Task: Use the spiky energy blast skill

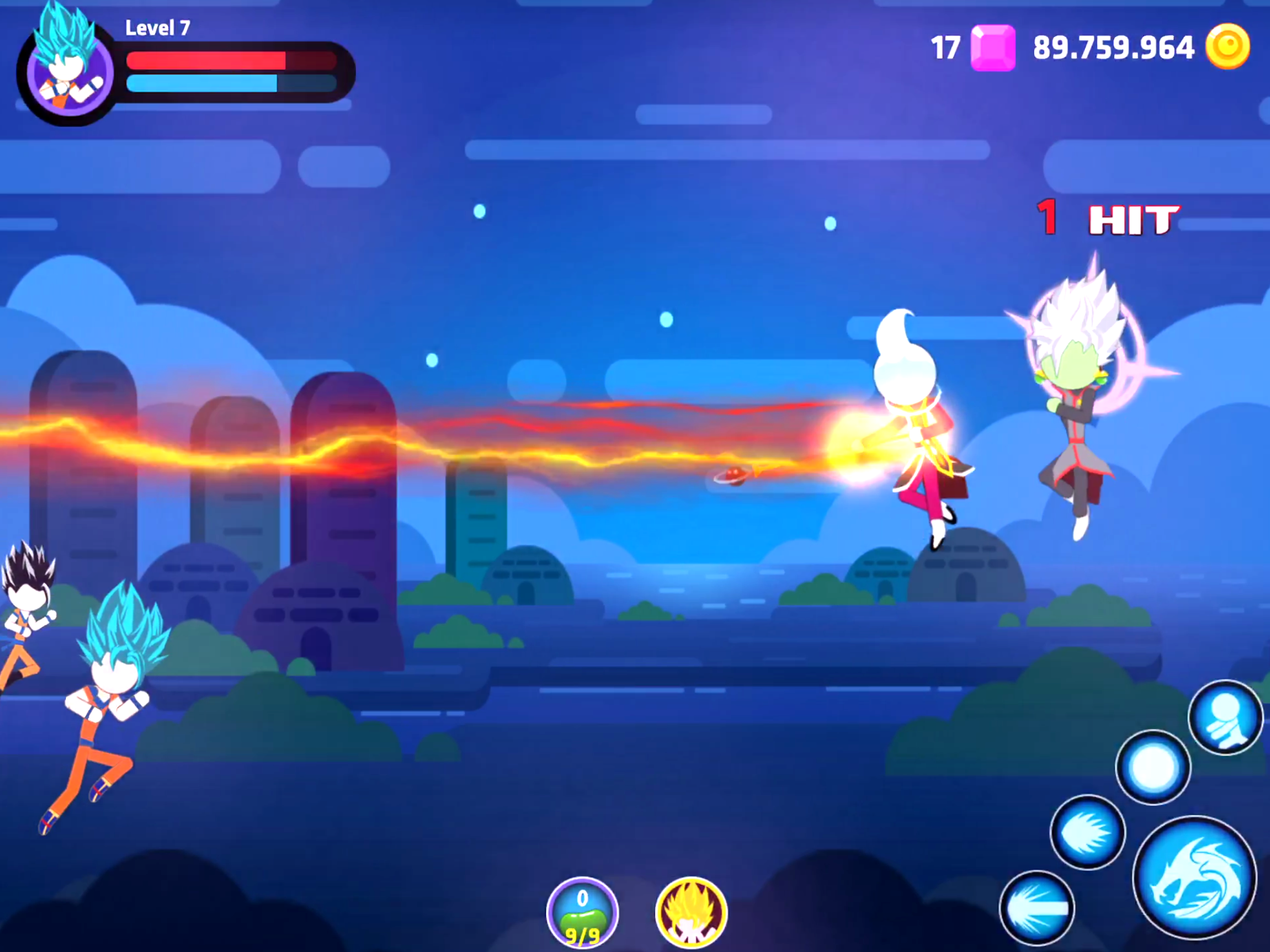Action: (1087, 832)
